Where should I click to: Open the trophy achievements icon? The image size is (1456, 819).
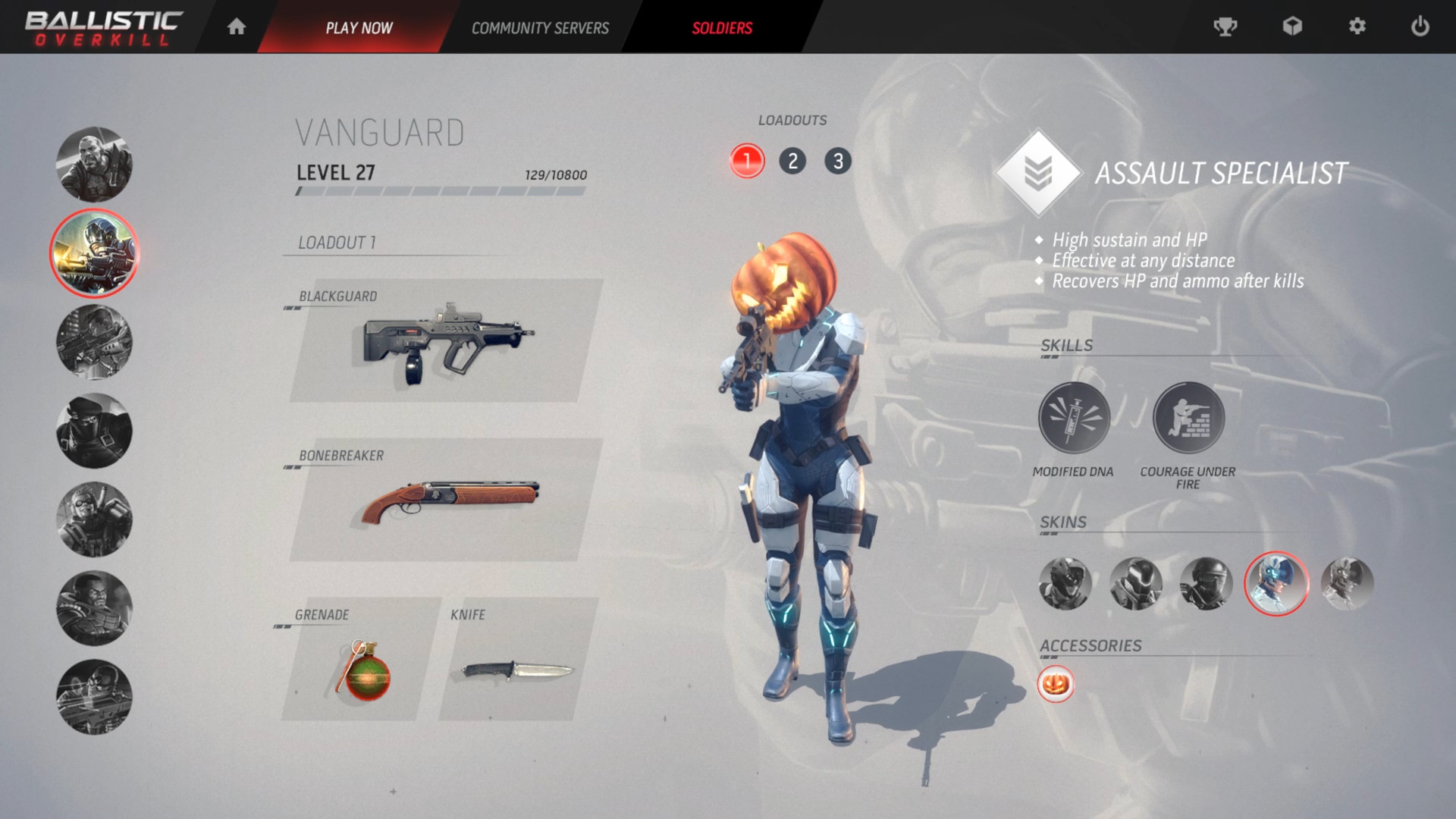coord(1225,27)
